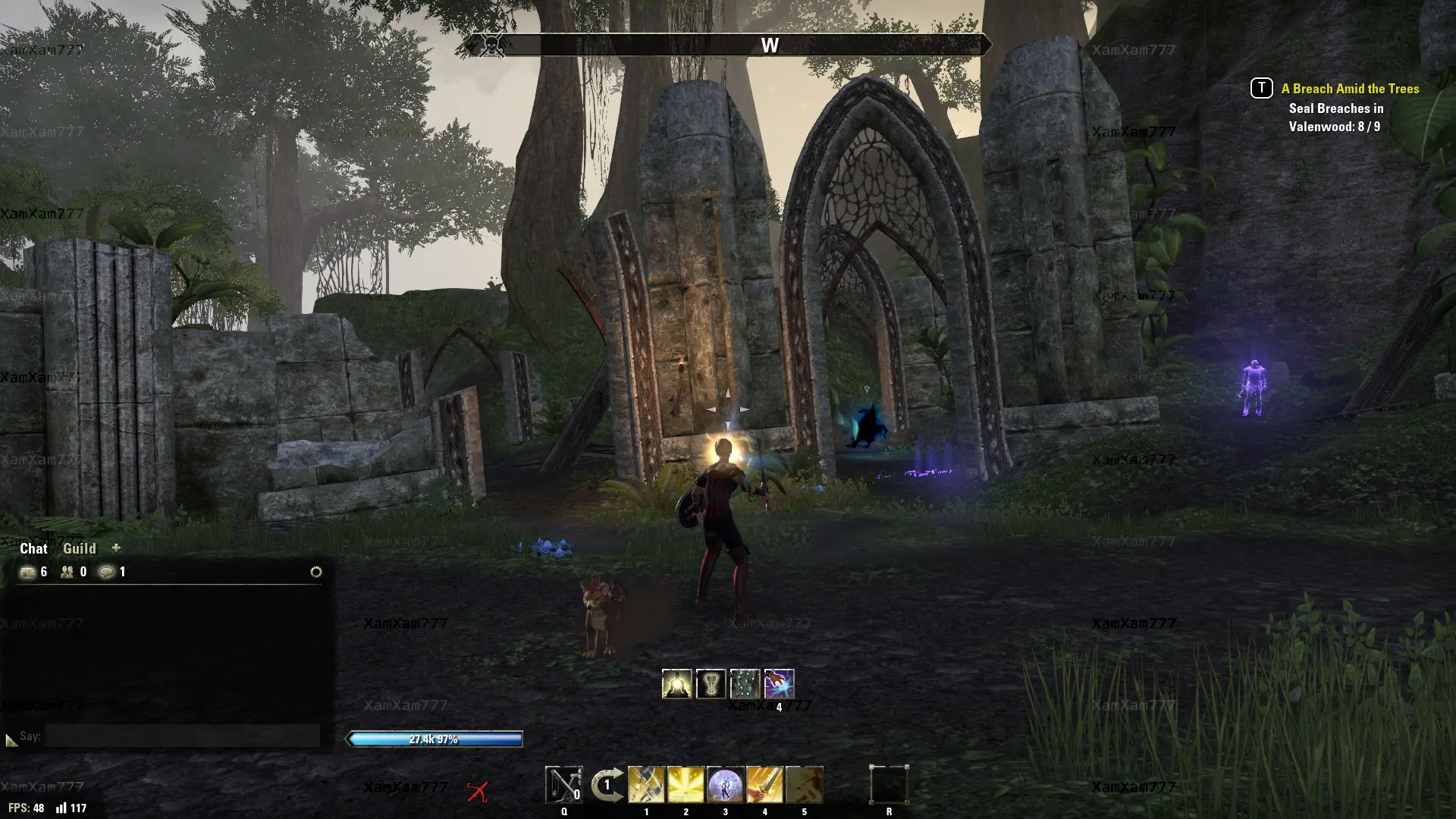Switch to the Guild chat tab
This screenshot has width=1456, height=819.
pyautogui.click(x=79, y=548)
